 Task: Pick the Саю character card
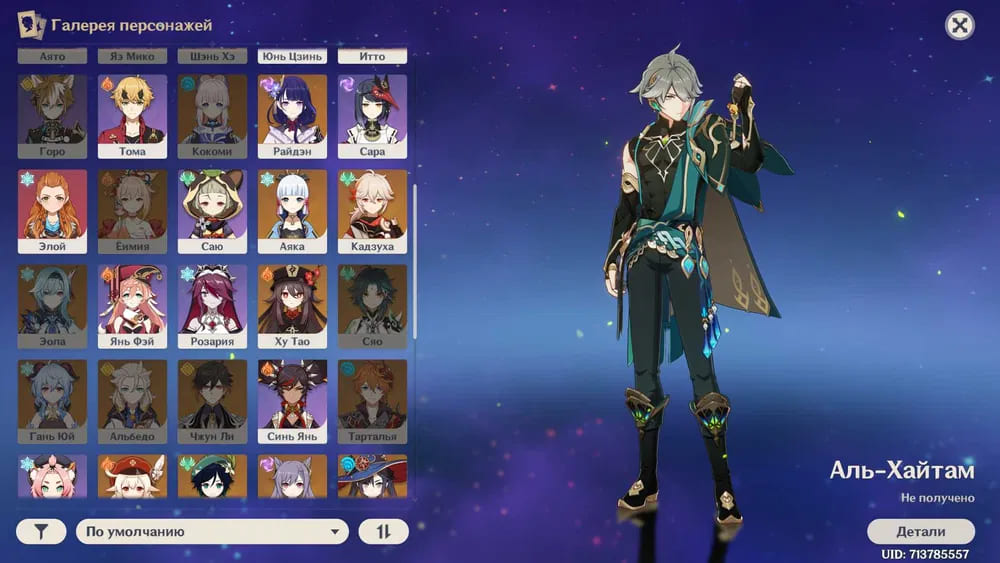212,211
